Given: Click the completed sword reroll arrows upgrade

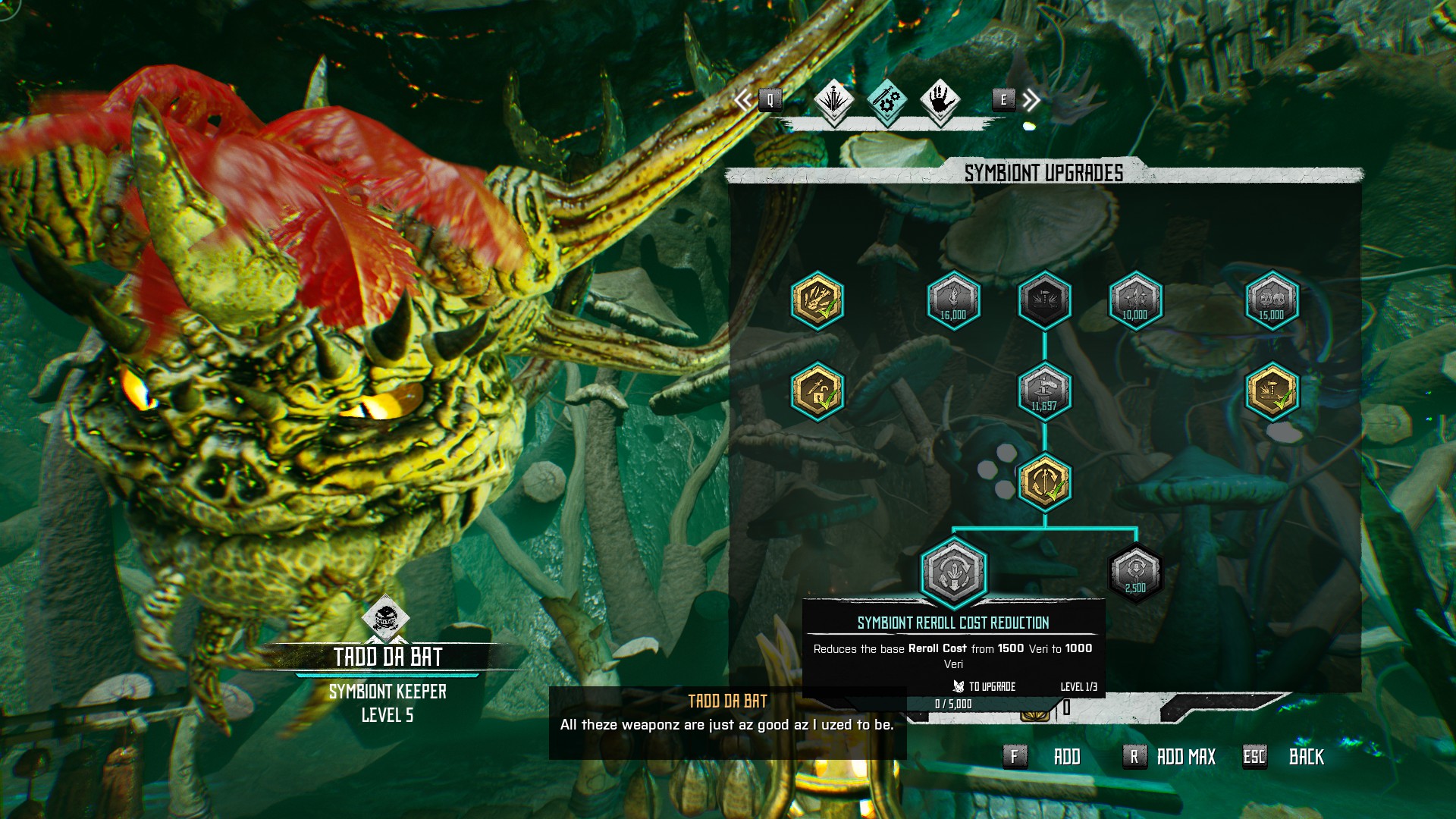Looking at the screenshot, I should pyautogui.click(x=1044, y=482).
